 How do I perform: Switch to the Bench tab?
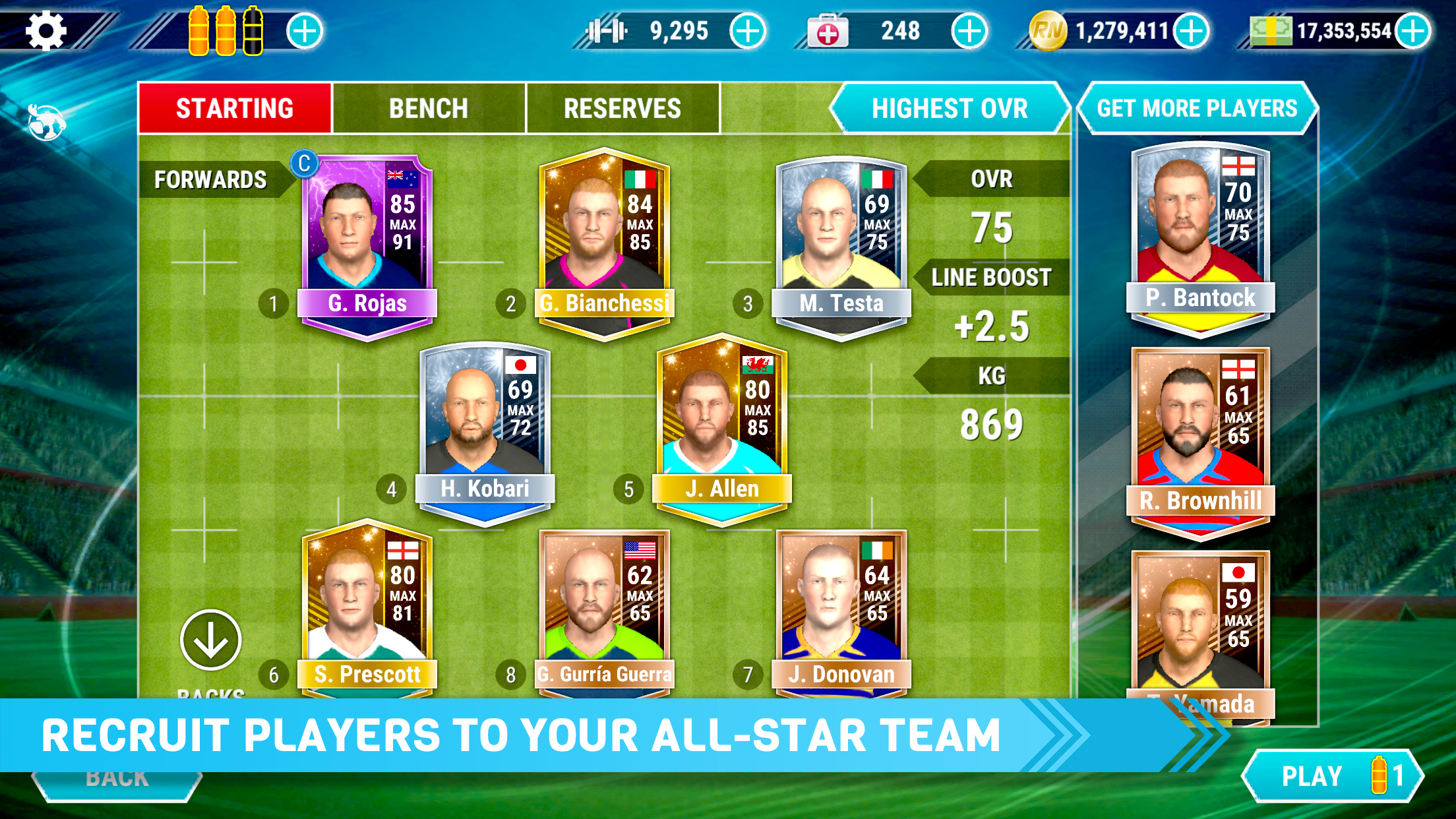point(429,108)
